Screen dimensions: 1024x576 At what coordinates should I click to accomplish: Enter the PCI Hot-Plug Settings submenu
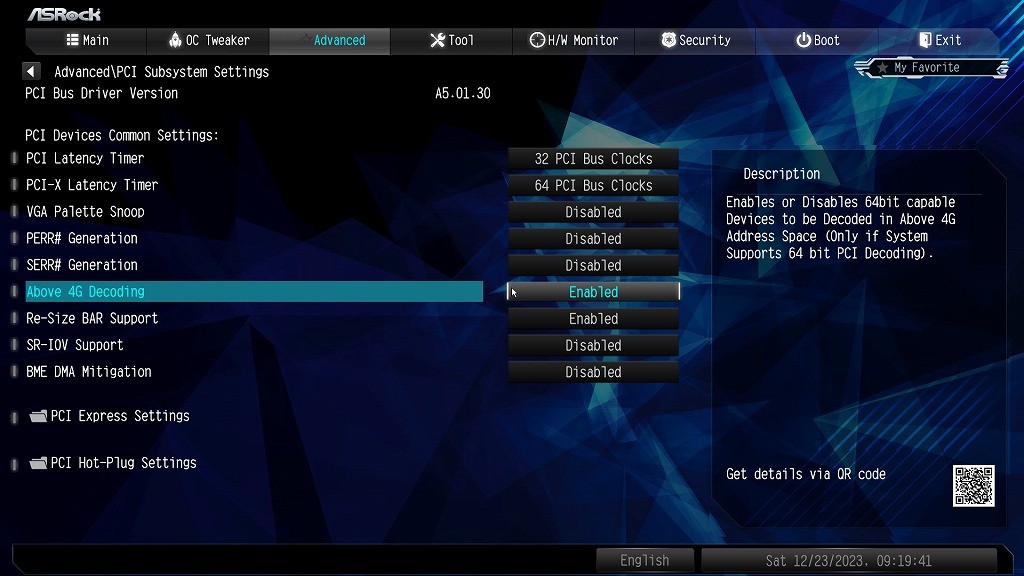tap(123, 463)
